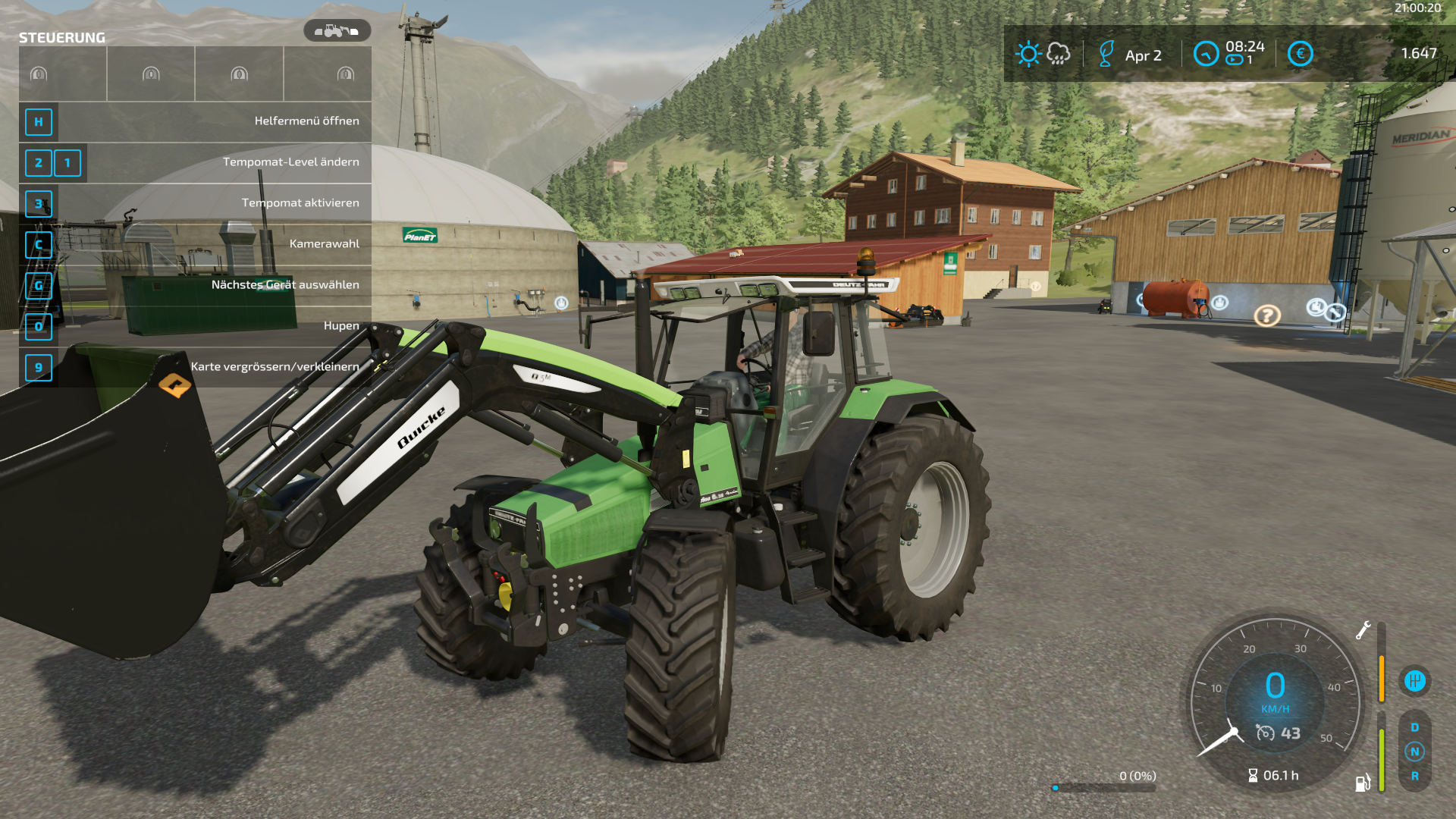Screen dimensions: 1456x819
Task: Click the neutral N gear indicator
Action: pos(1414,752)
